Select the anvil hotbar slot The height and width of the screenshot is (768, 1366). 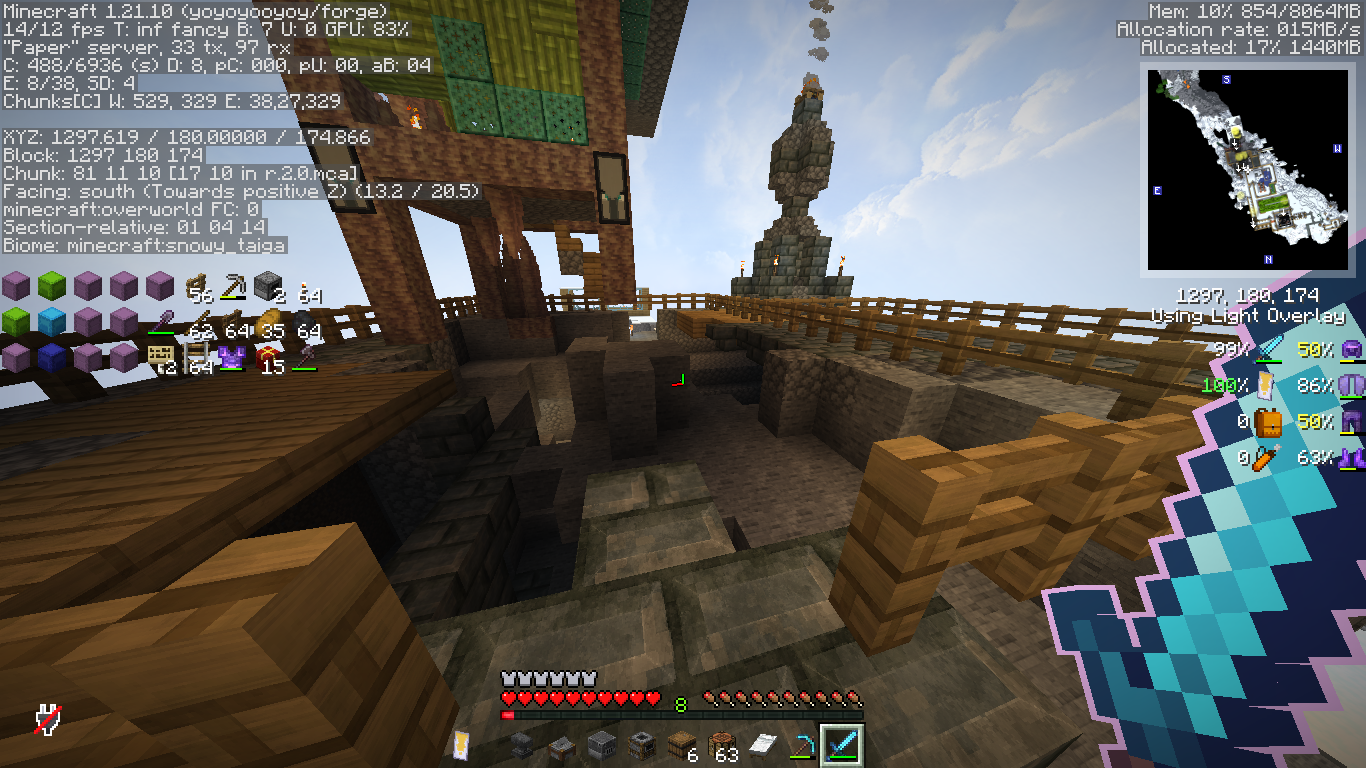[521, 746]
